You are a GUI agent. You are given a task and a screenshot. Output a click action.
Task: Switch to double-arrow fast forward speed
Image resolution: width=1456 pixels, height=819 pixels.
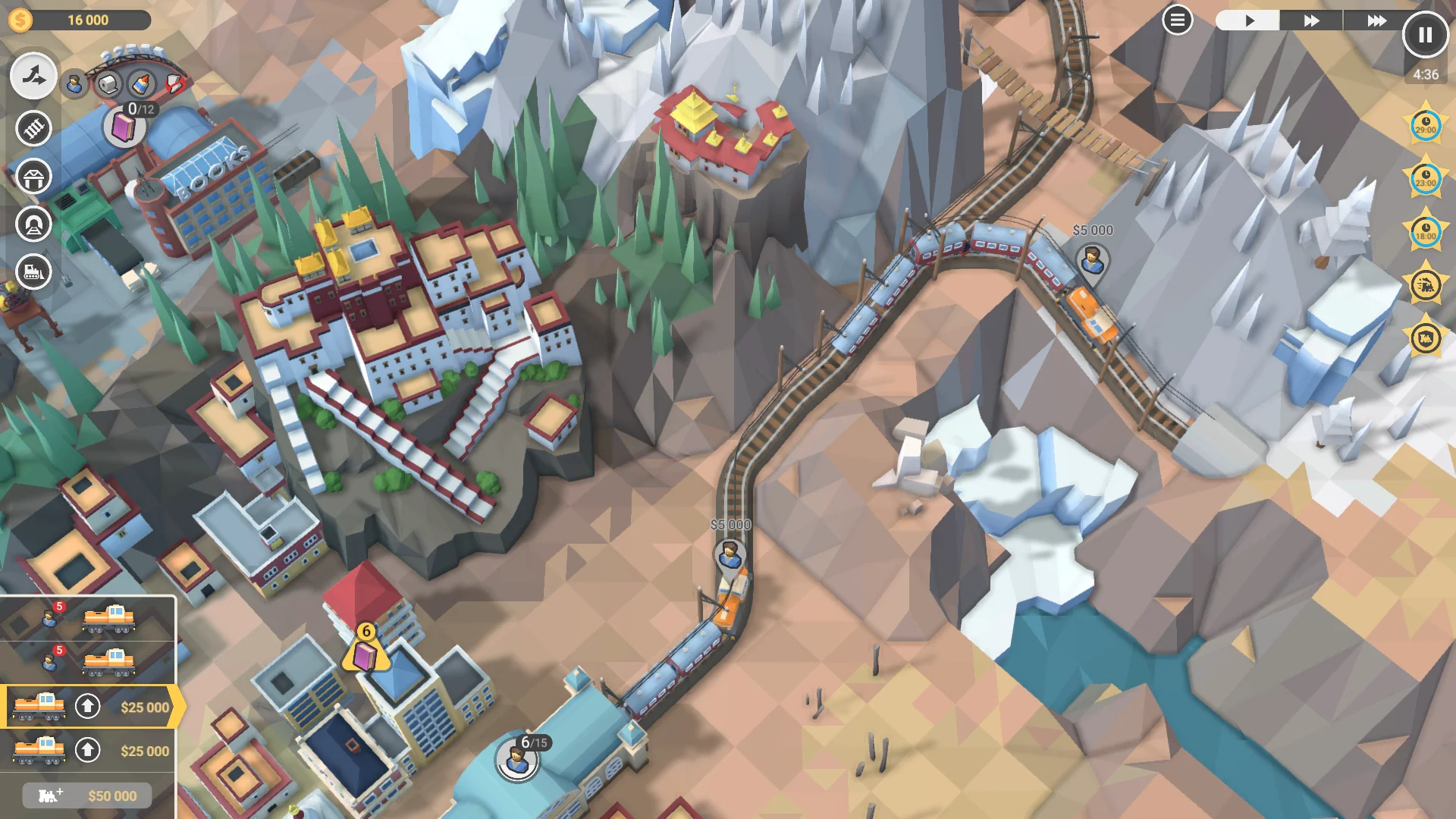(1310, 20)
